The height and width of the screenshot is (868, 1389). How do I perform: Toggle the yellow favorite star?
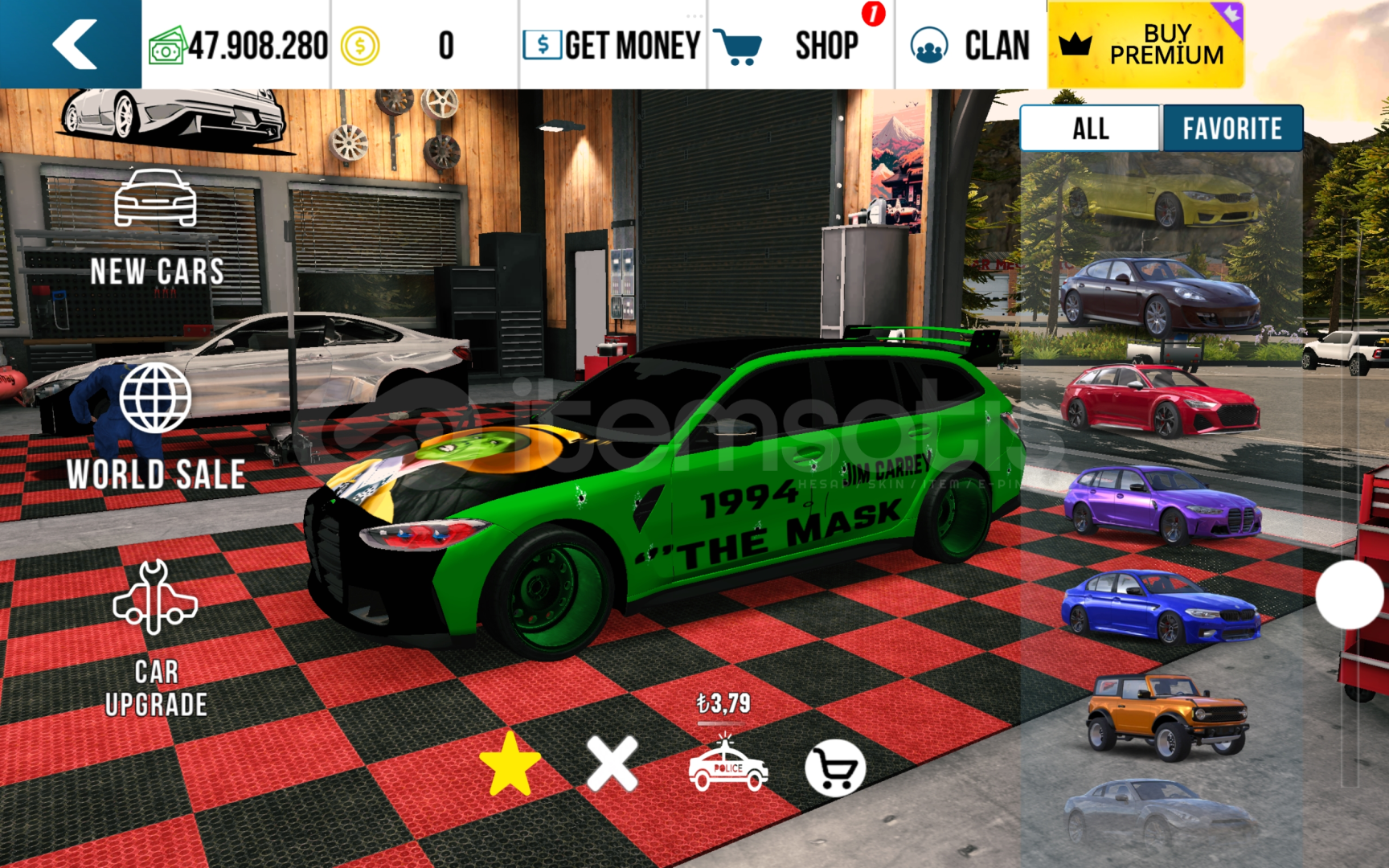[510, 764]
